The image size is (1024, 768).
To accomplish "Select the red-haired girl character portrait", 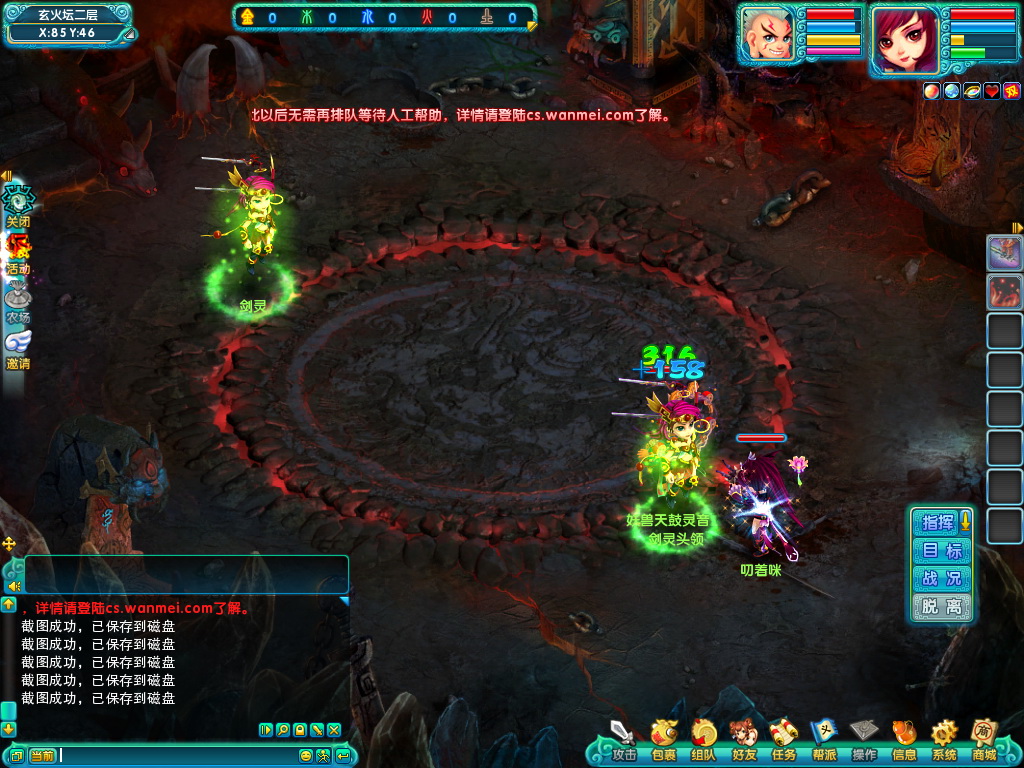I will tap(904, 39).
